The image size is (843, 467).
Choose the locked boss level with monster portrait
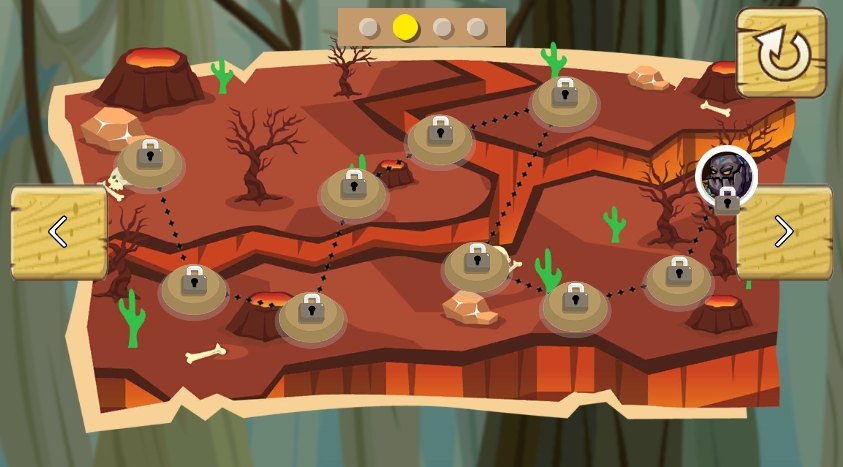click(x=726, y=177)
